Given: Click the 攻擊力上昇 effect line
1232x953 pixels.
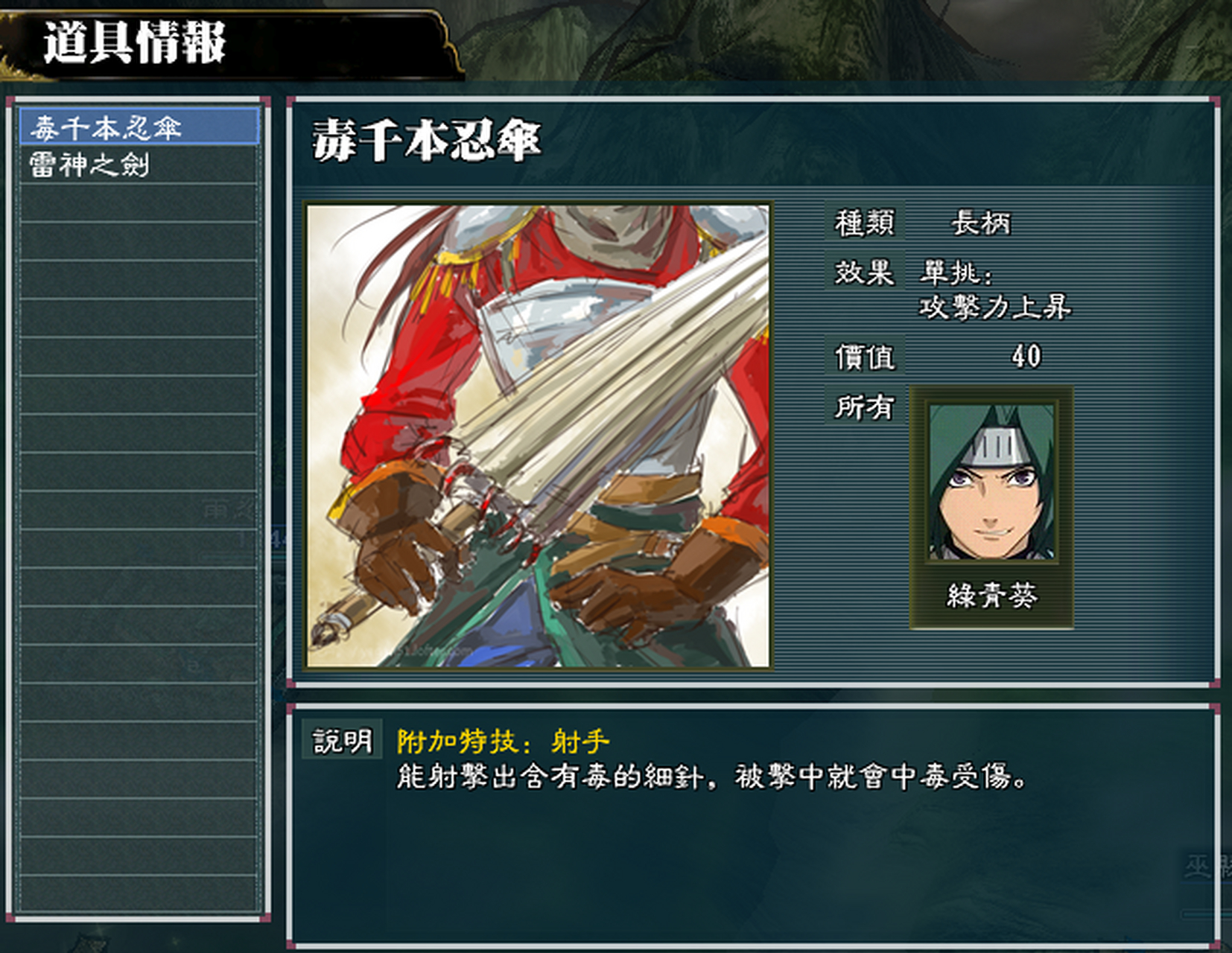Looking at the screenshot, I should pos(998,310).
